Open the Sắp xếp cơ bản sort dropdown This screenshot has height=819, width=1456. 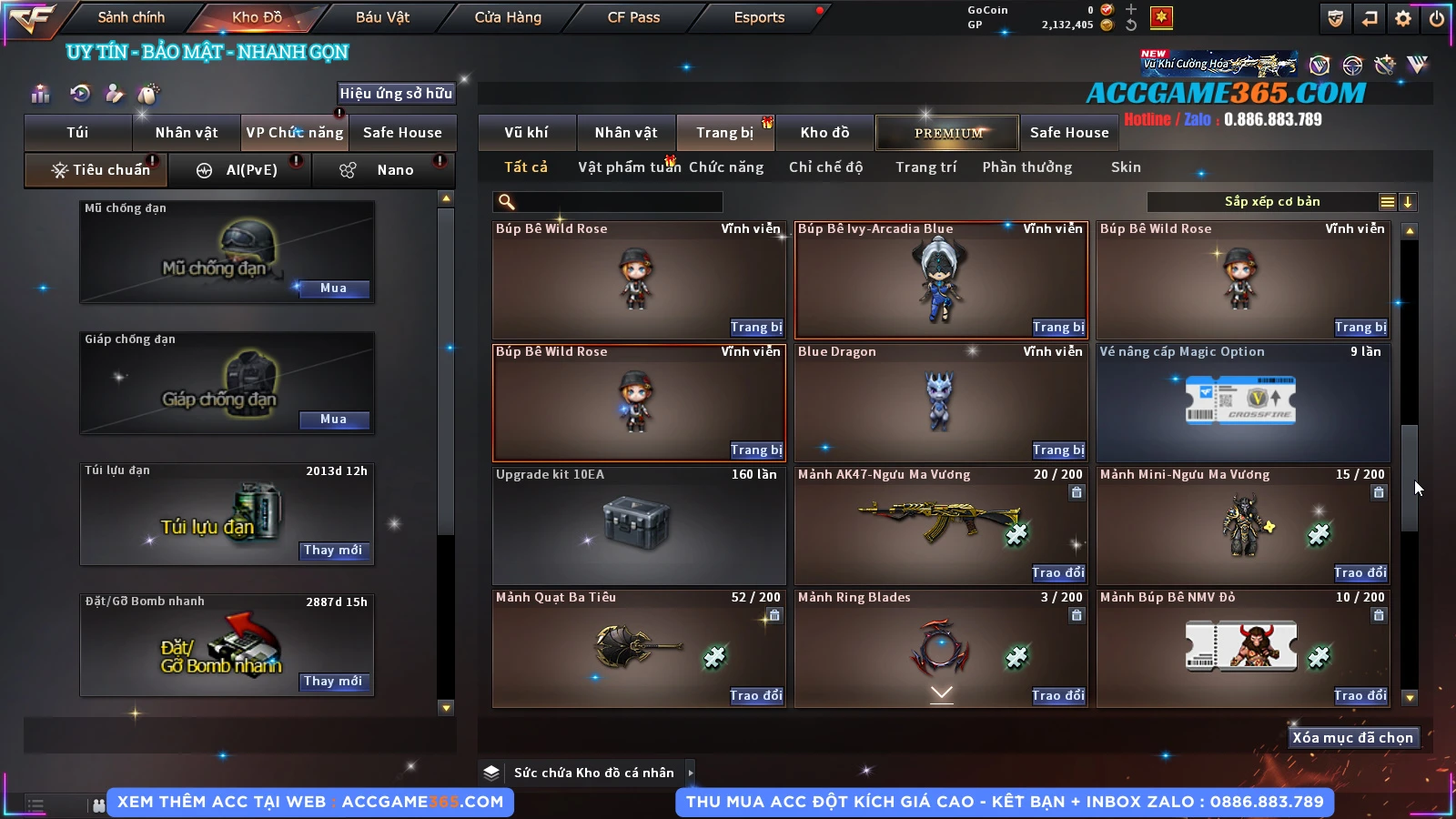point(1271,202)
